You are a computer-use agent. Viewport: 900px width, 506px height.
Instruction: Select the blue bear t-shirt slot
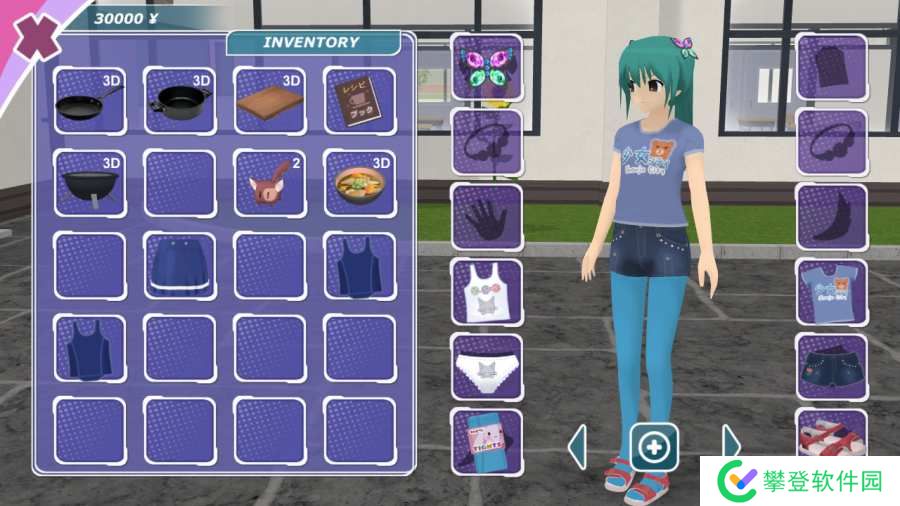(x=831, y=292)
